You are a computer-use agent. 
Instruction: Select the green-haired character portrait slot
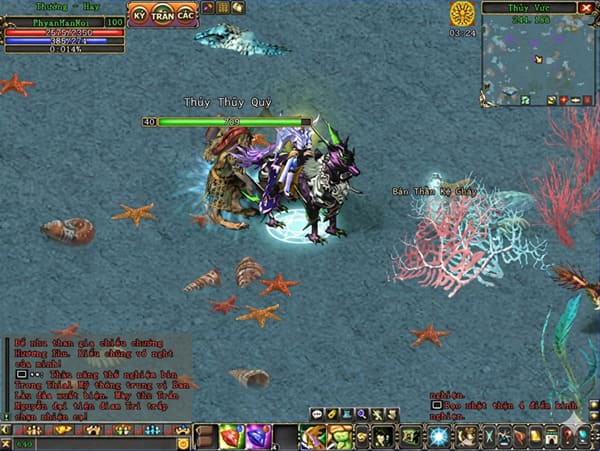click(313, 436)
